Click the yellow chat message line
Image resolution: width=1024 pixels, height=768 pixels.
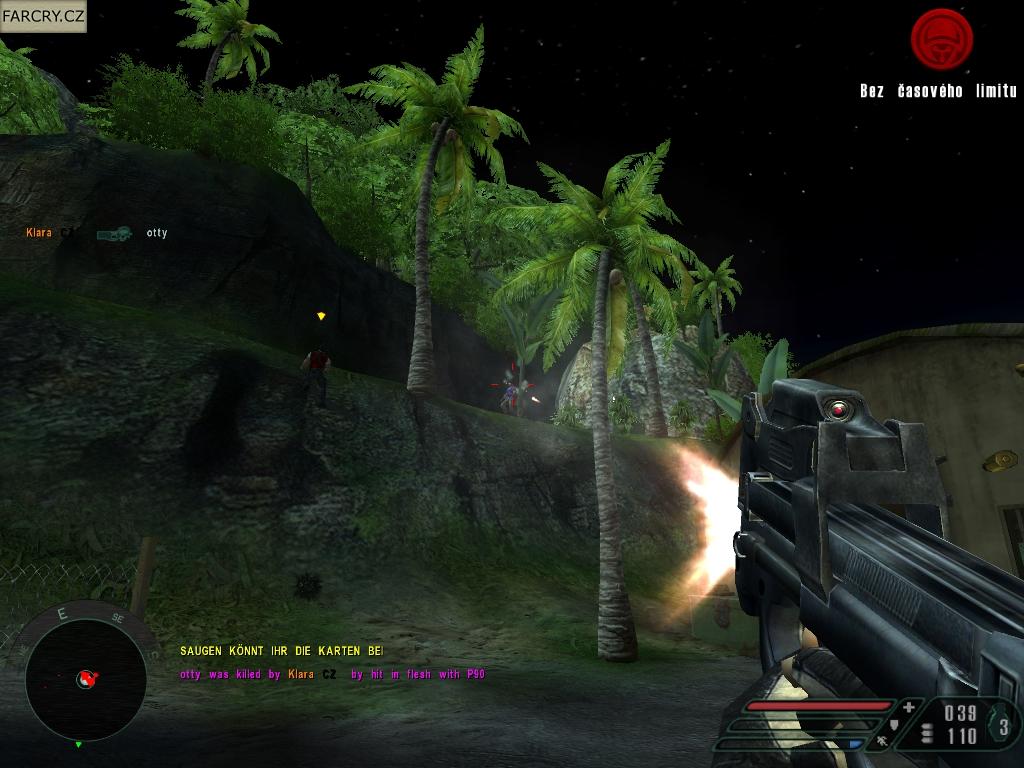point(281,651)
